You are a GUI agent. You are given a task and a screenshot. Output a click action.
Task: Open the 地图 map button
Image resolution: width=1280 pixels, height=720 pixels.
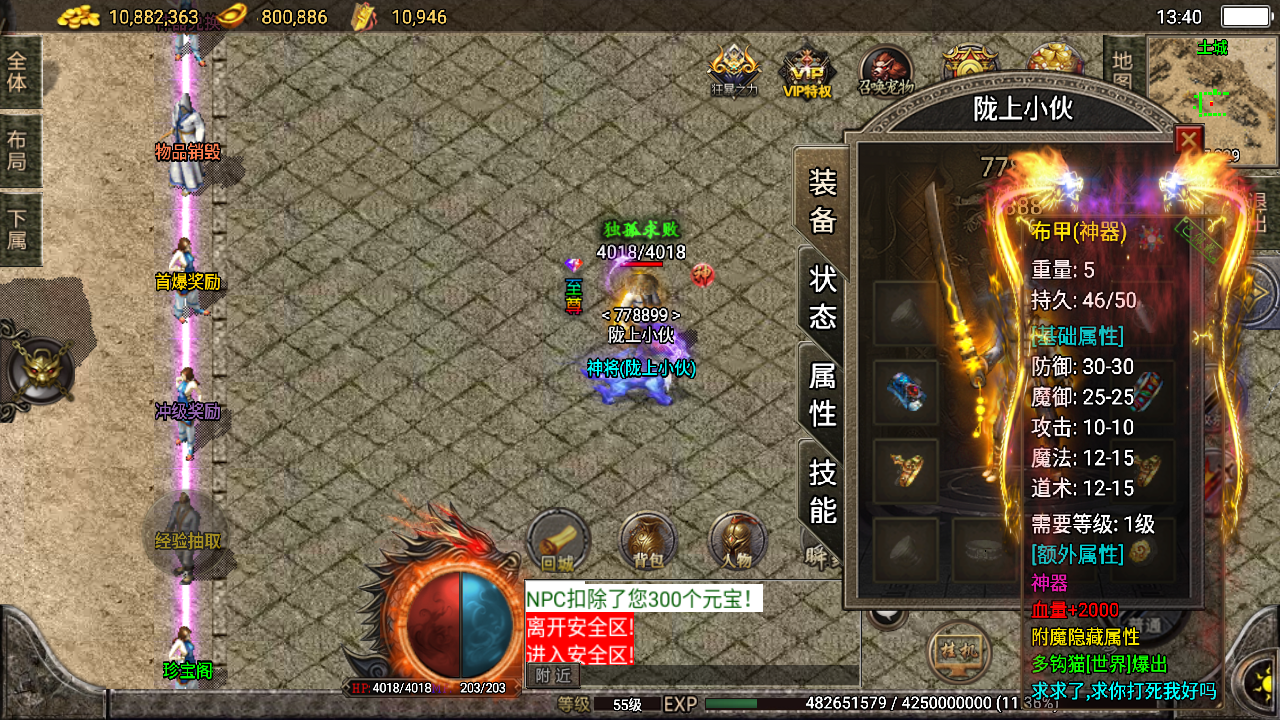coord(1120,68)
